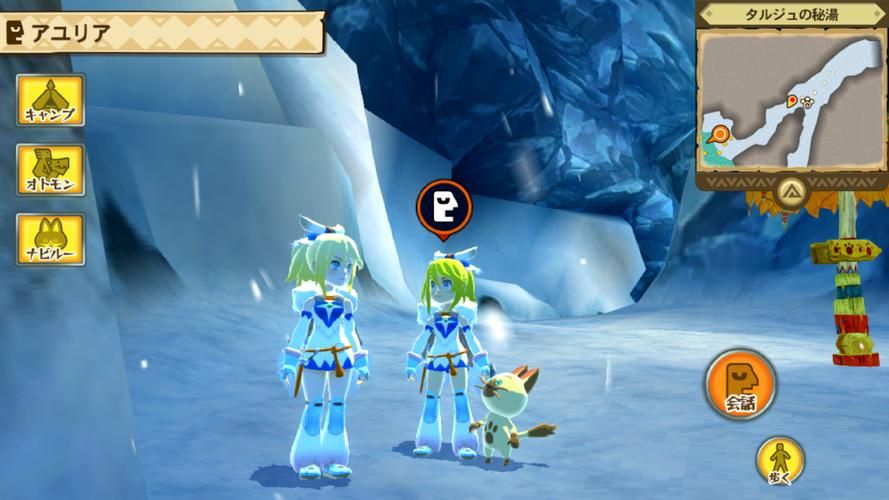This screenshot has height=500, width=889.
Task: Open the キャンプ camp menu
Action: point(50,100)
